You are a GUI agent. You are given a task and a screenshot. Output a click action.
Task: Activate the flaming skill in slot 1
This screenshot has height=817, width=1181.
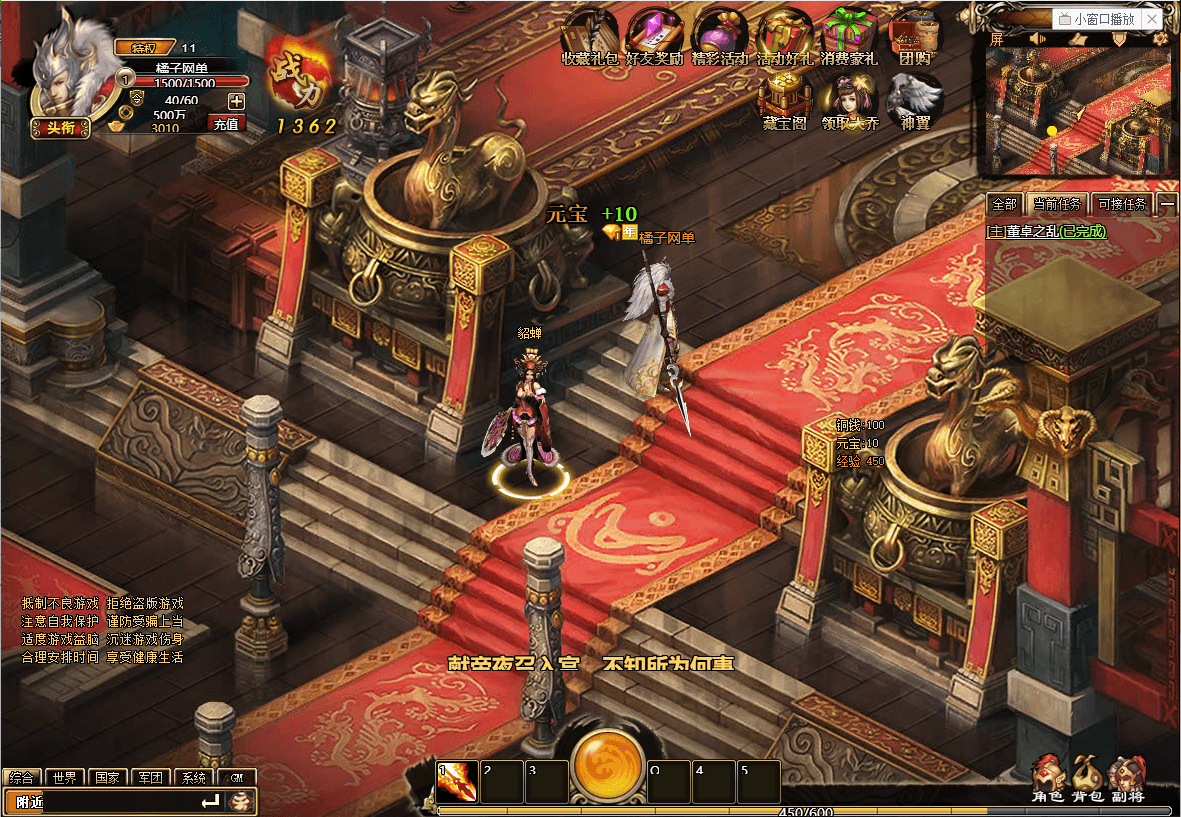point(457,782)
